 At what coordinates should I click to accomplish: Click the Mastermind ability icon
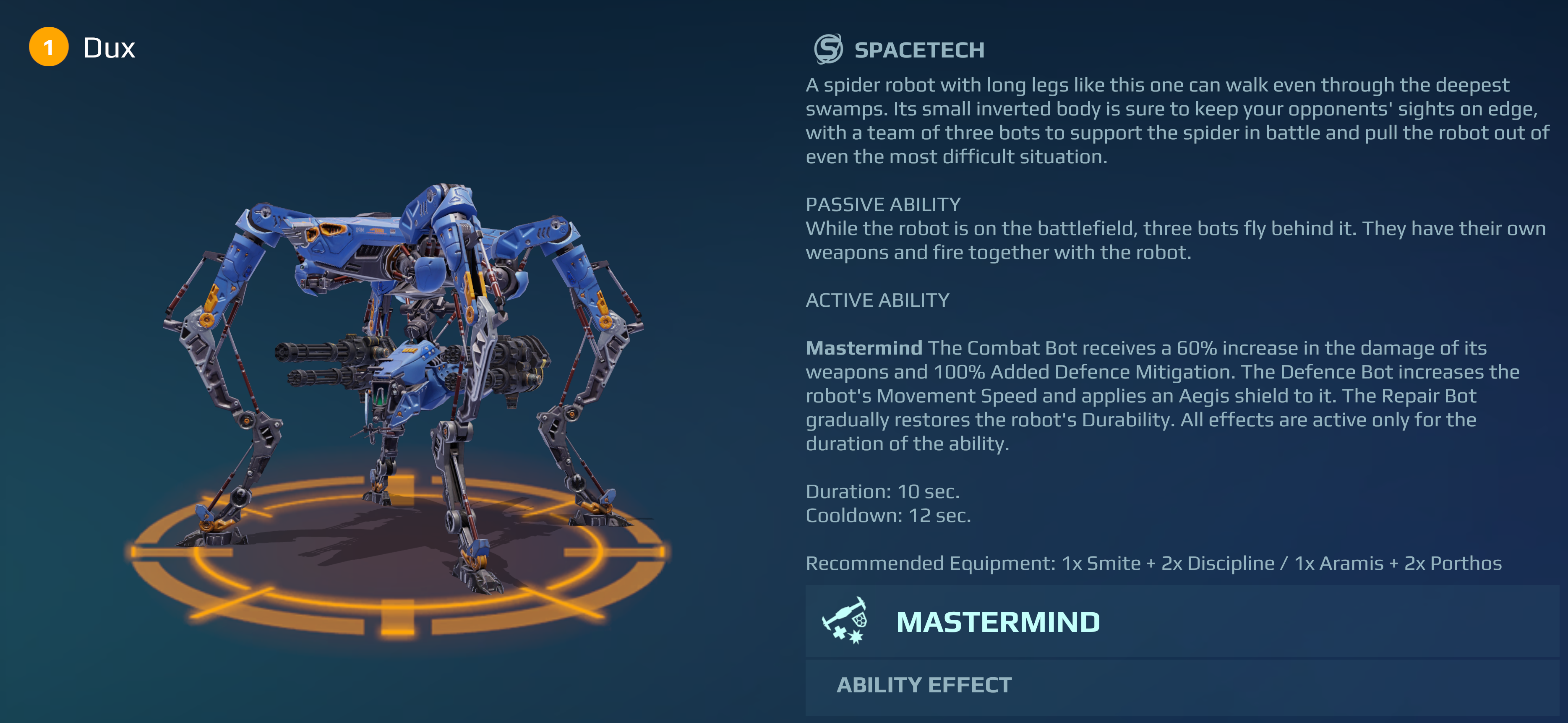tap(845, 621)
